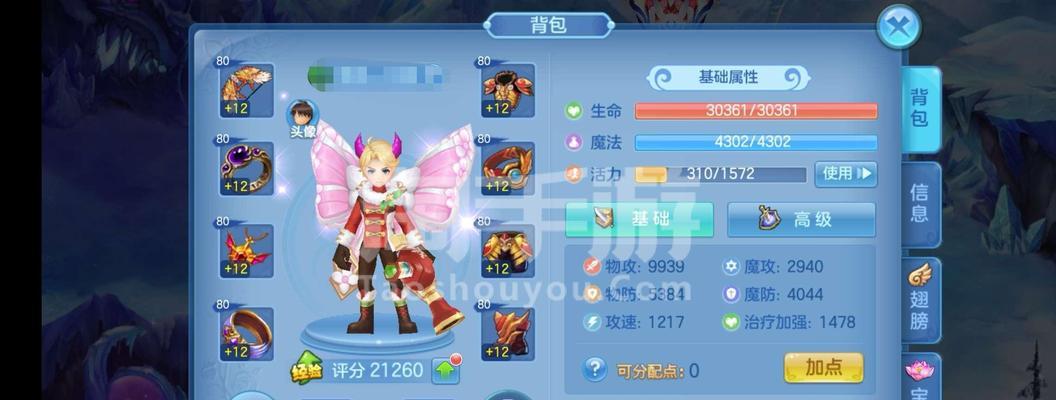Open the 头像 avatar portrait
Viewport: 1056px width, 400px height.
[x=303, y=117]
